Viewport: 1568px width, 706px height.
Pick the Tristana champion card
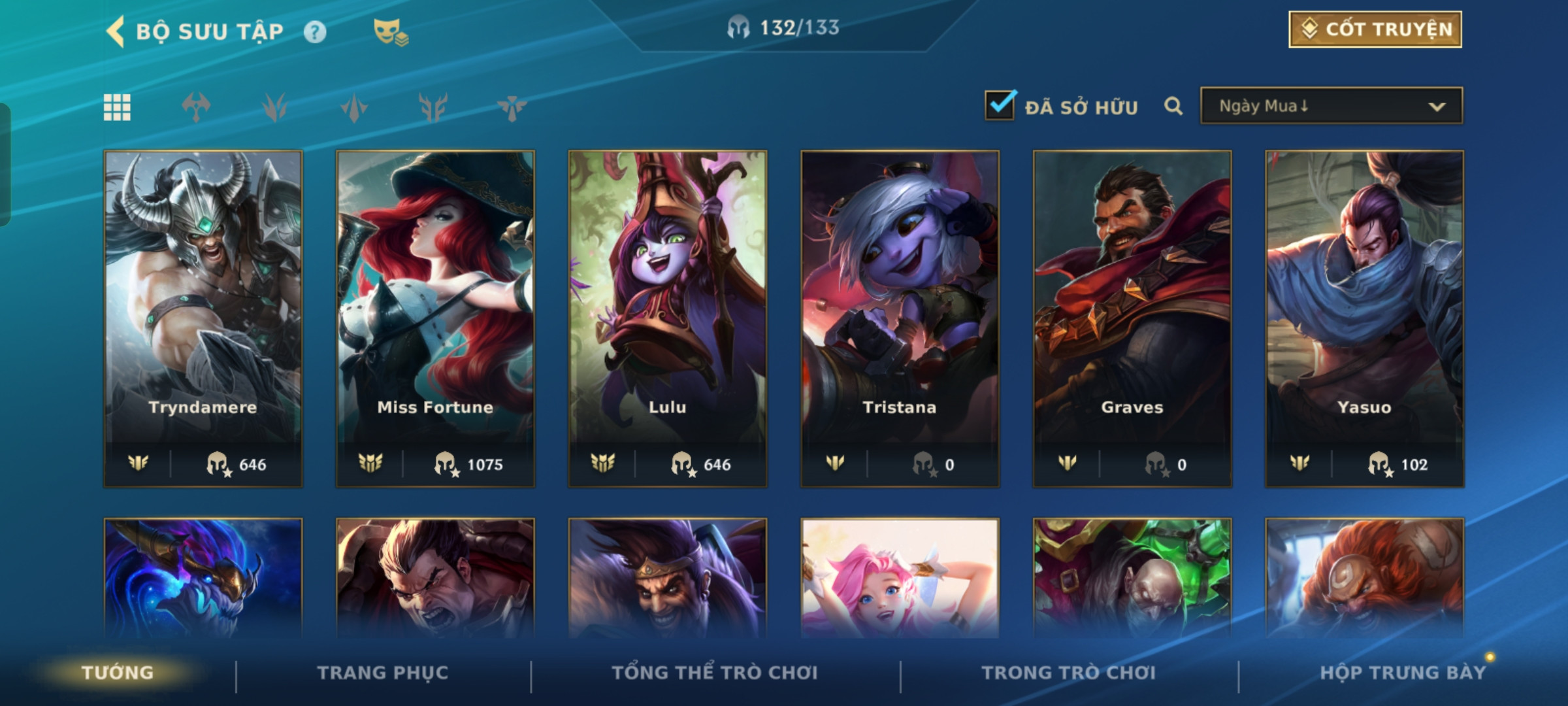tap(900, 318)
